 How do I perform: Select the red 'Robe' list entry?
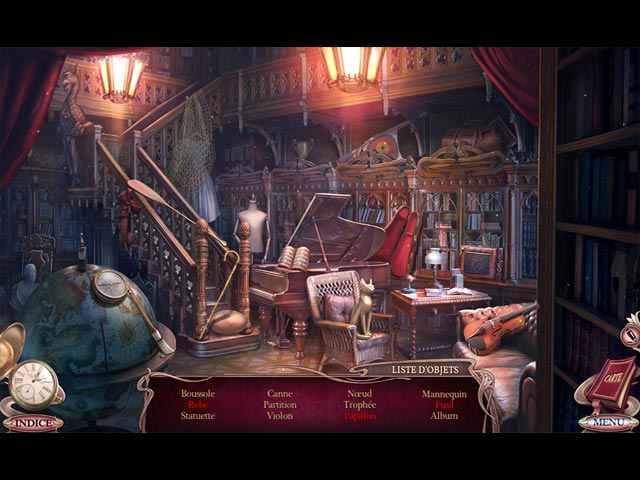pyautogui.click(x=198, y=405)
